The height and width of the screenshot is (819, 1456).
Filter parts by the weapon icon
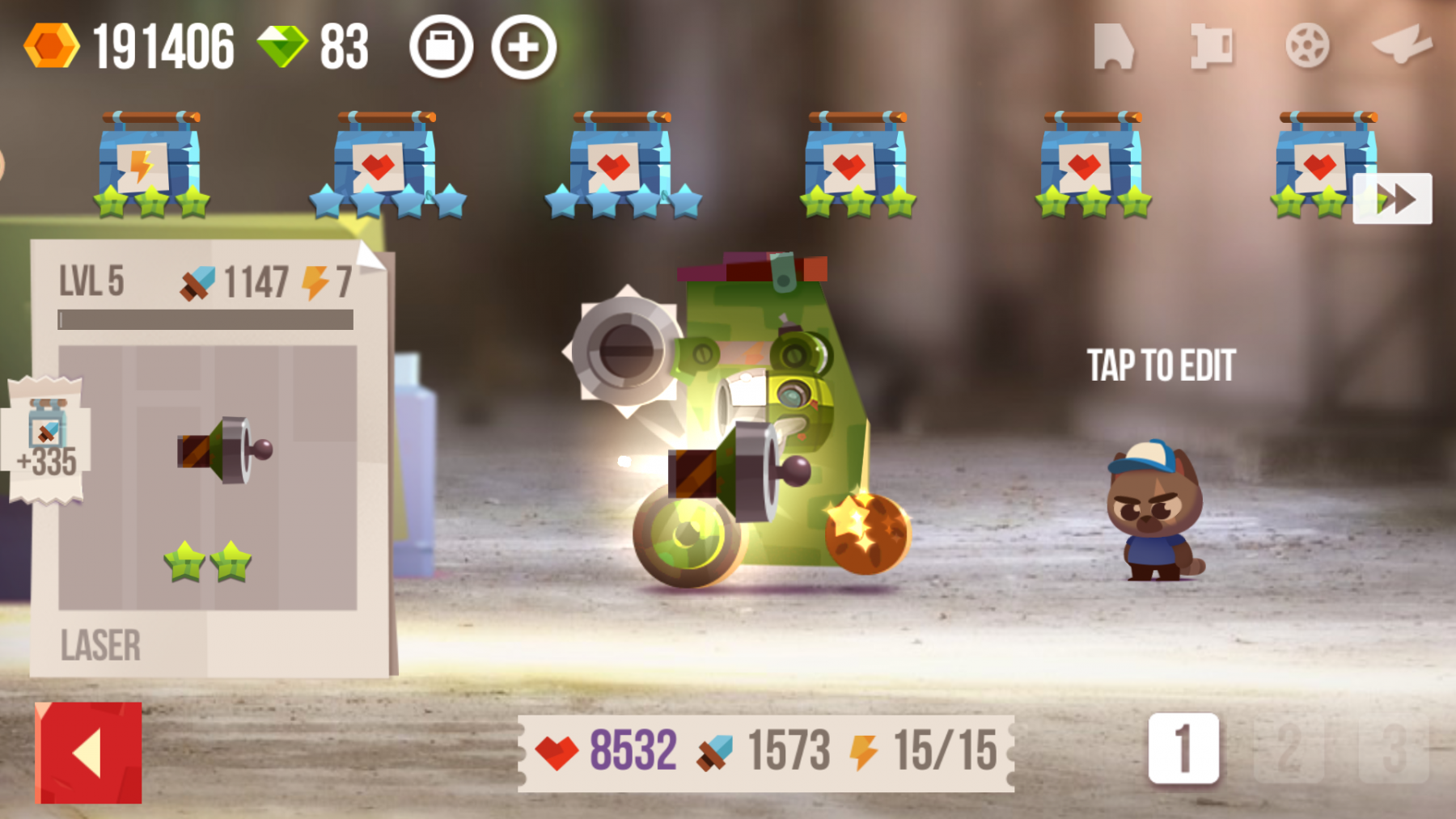pos(1403,44)
